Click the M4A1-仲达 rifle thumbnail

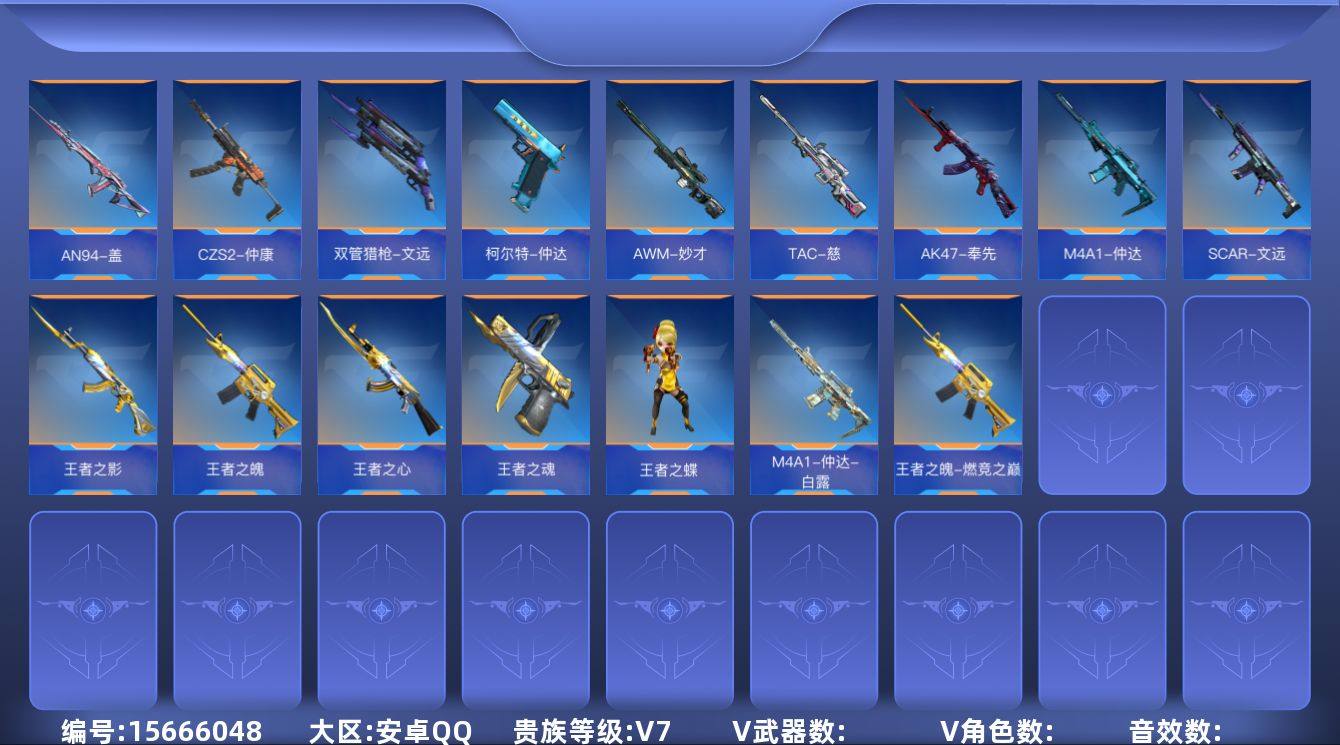[1101, 170]
